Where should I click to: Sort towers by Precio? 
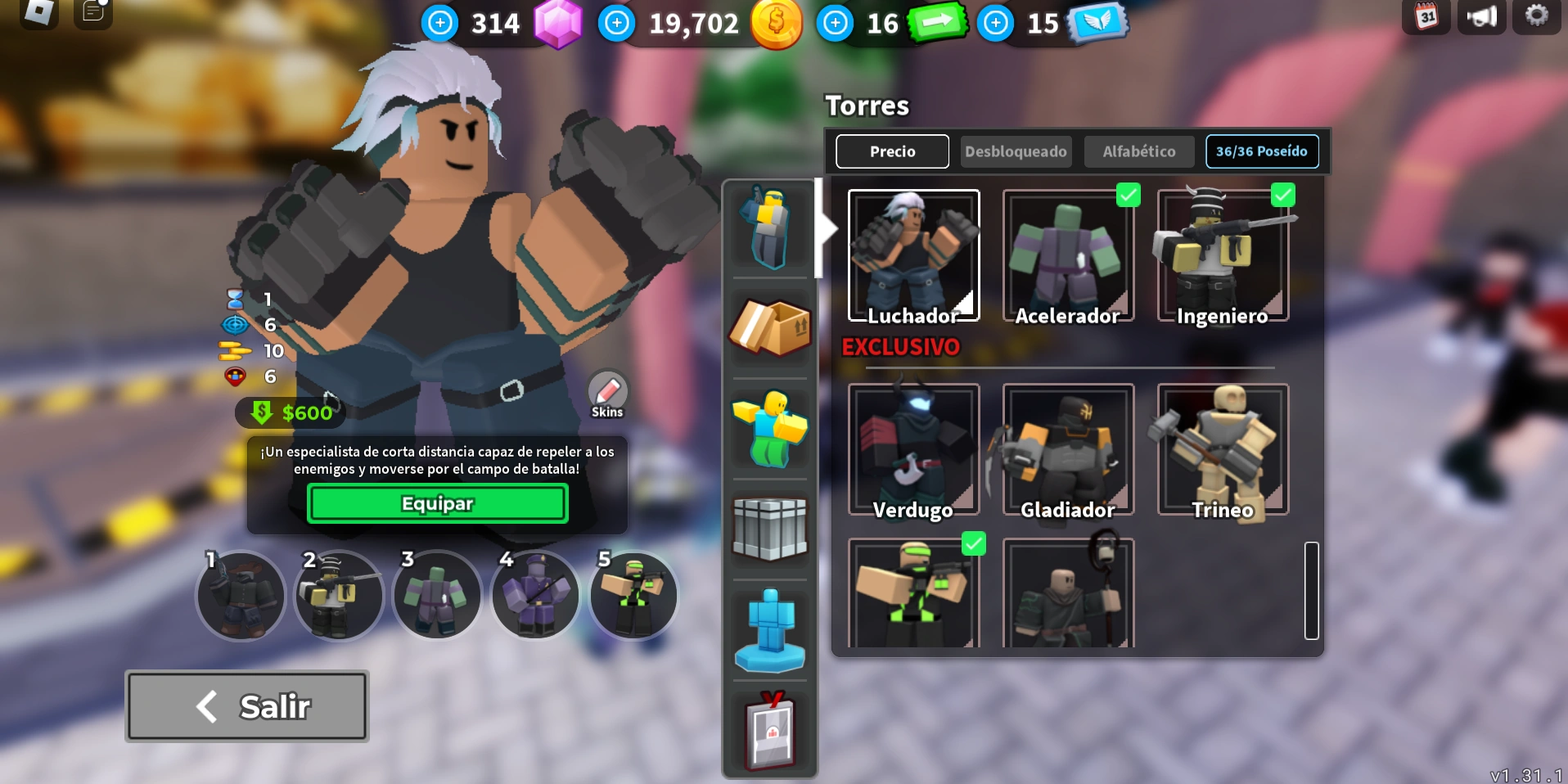pyautogui.click(x=891, y=151)
